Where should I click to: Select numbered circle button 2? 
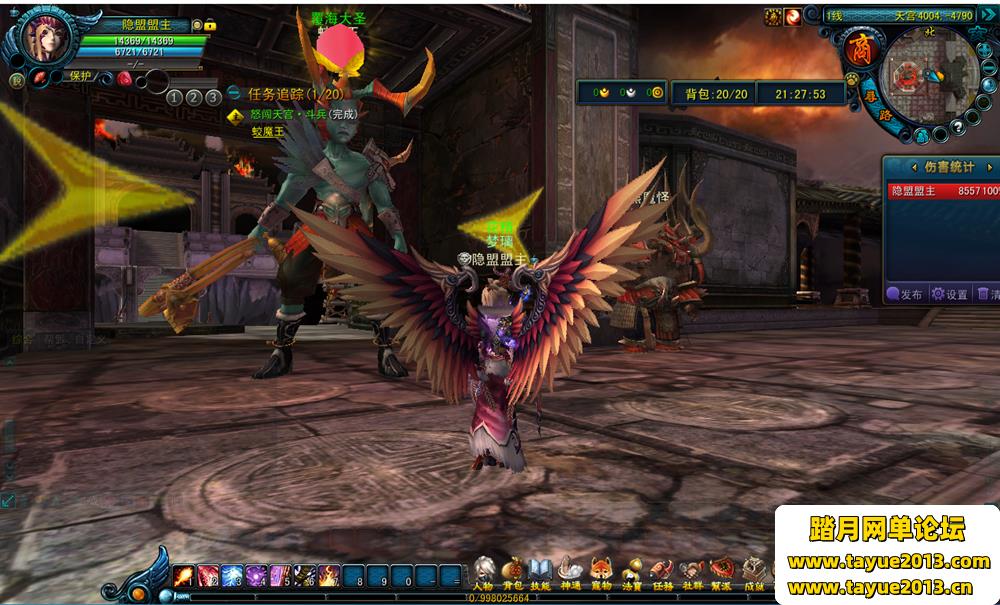(193, 97)
